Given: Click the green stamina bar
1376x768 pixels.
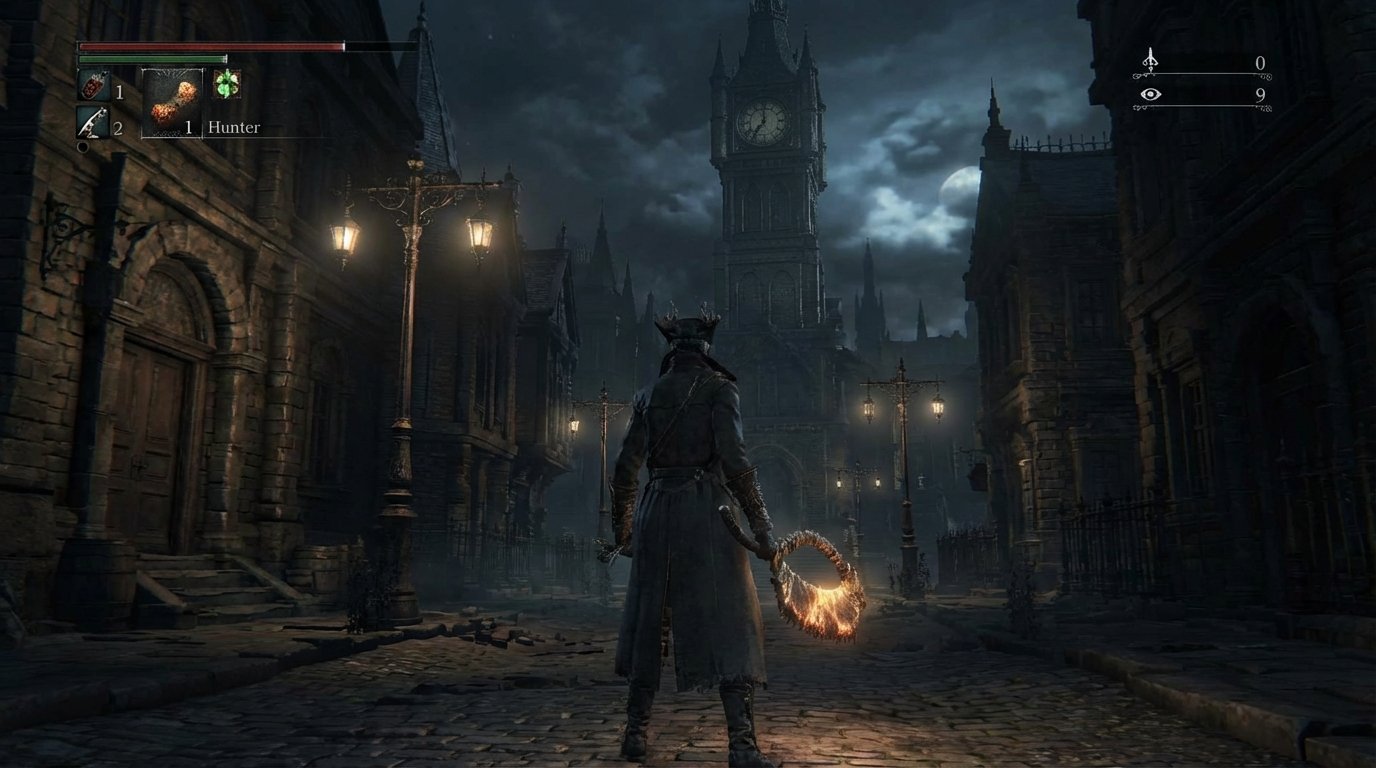Looking at the screenshot, I should 153,59.
